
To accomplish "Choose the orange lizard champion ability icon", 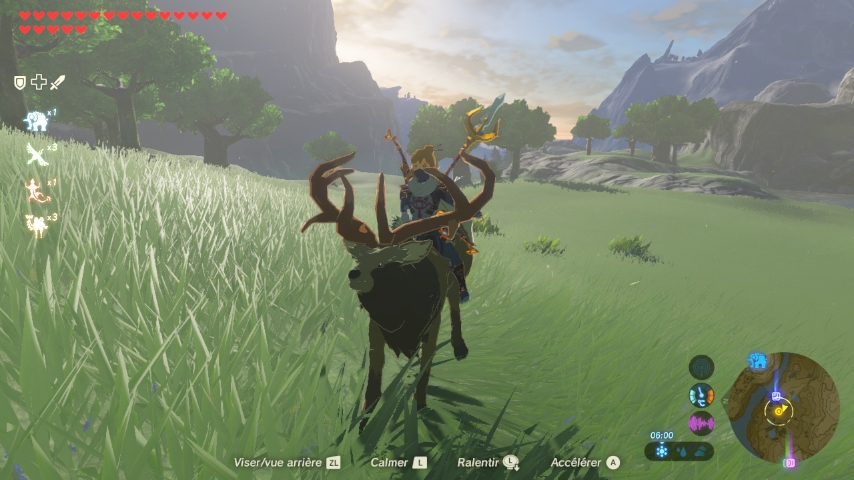I will coord(37,190).
